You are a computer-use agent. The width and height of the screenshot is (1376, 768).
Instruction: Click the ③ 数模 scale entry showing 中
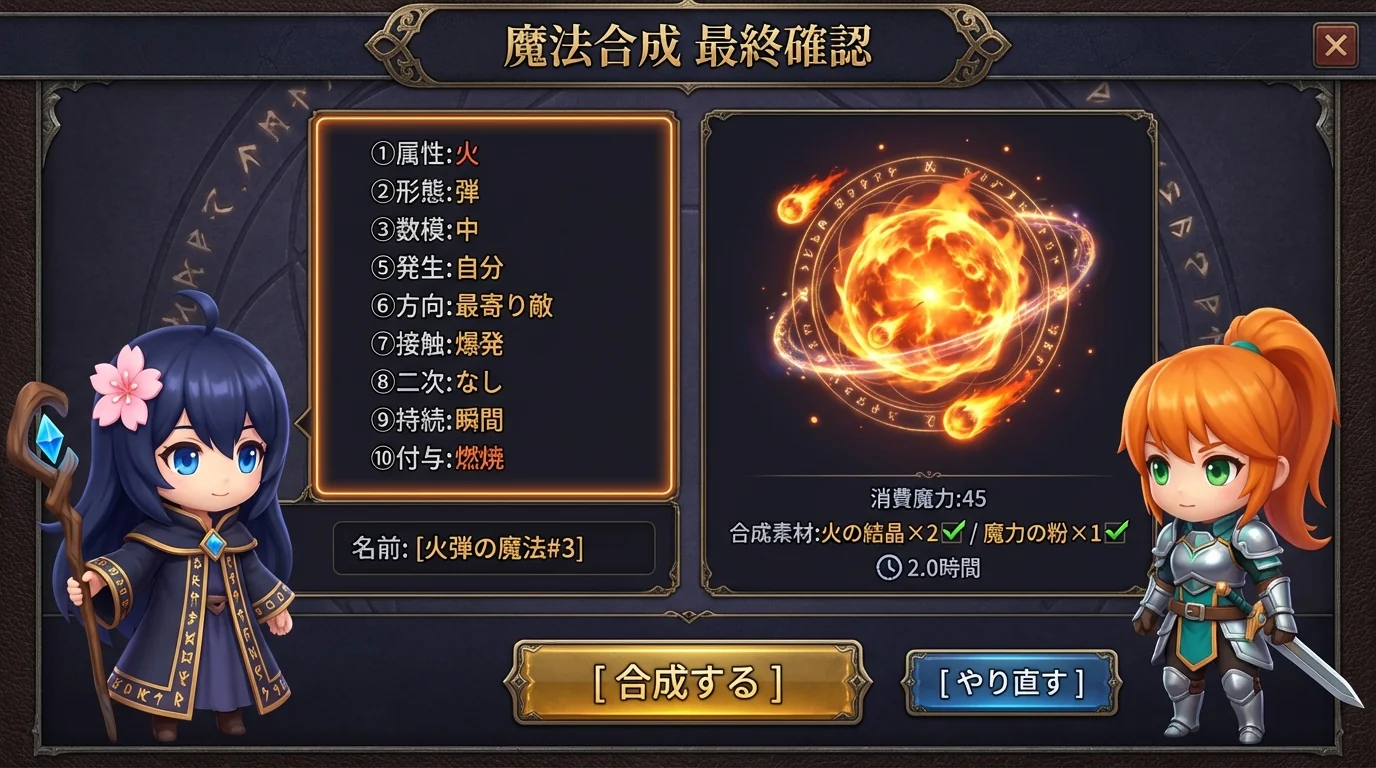click(425, 231)
